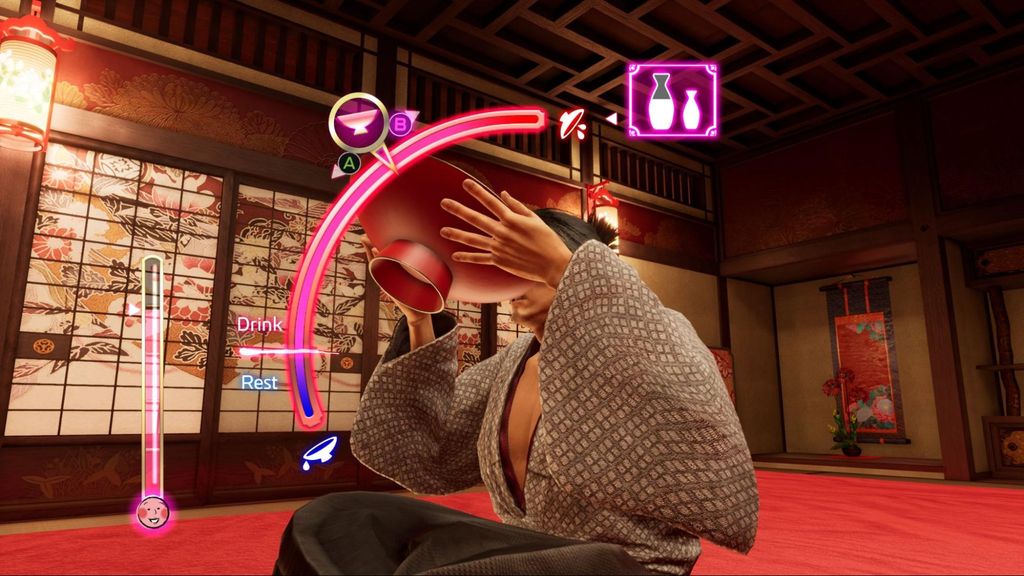Viewport: 1024px width, 576px height.
Task: Click the blue dripping cup icon
Action: coord(320,452)
